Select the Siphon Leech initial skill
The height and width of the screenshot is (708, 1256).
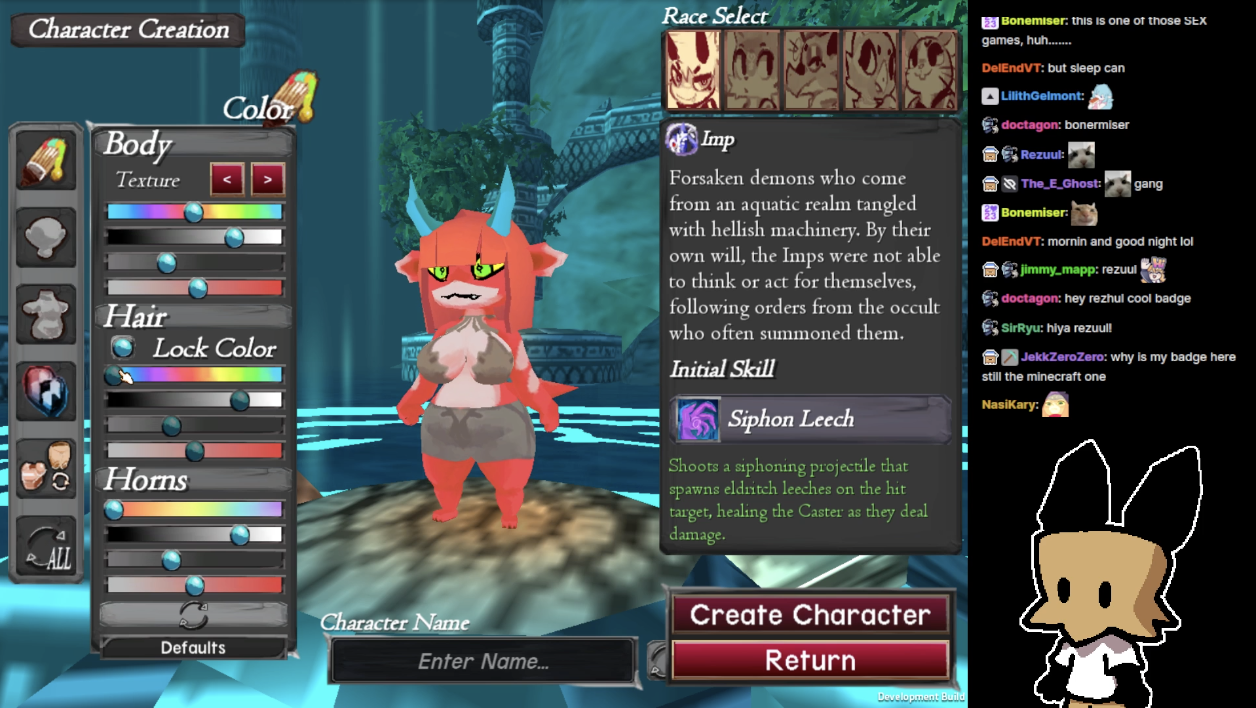point(810,419)
